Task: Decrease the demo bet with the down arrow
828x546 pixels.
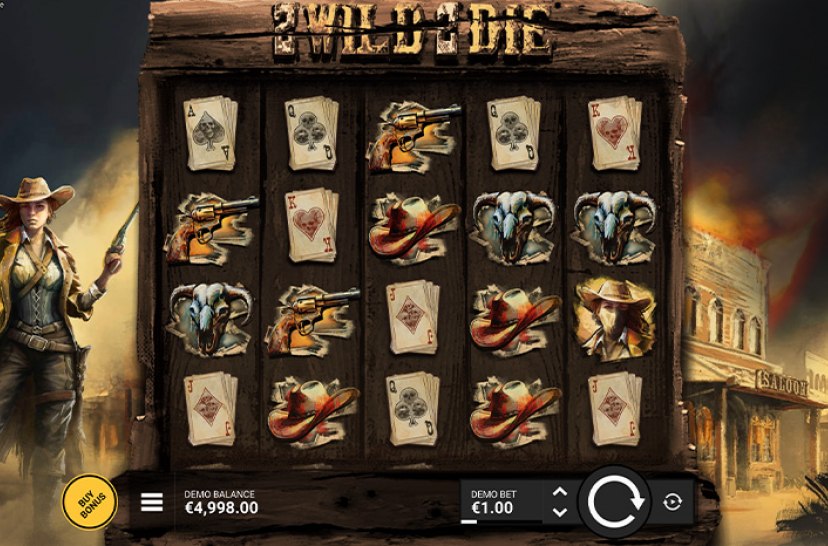Action: pos(560,512)
